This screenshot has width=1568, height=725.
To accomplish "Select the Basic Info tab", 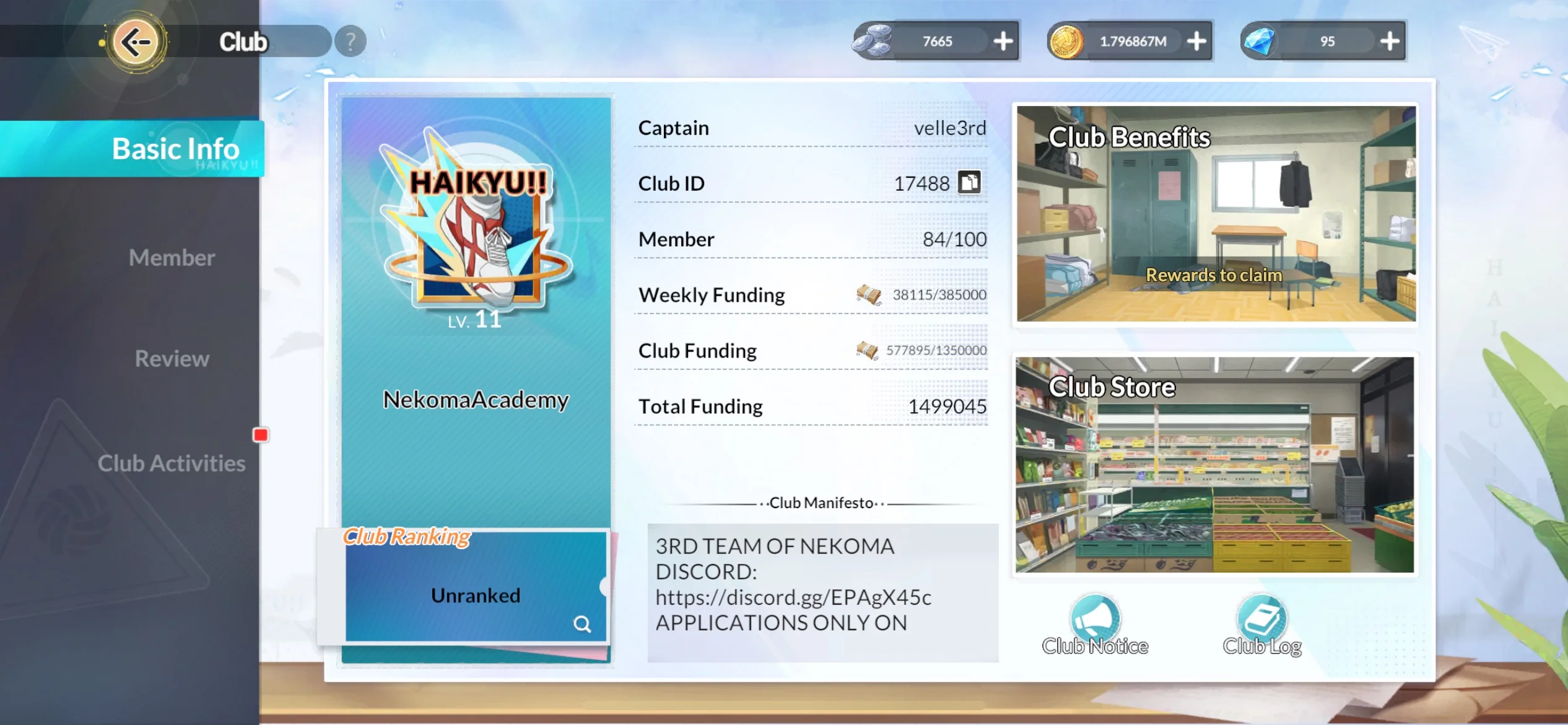I will click(x=175, y=148).
